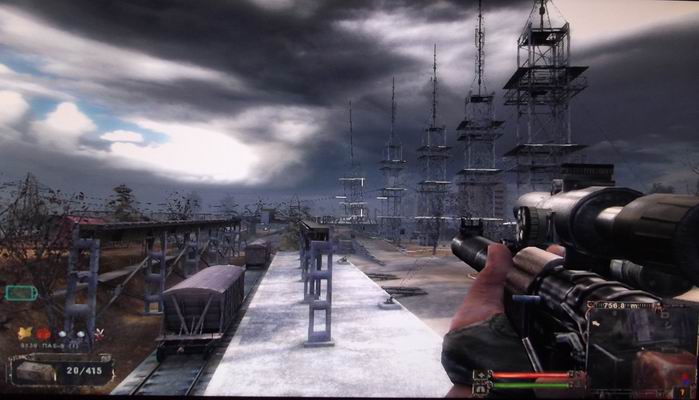Screen dimensions: 699x400
Task: Click the red status icon
Action: 43,333
